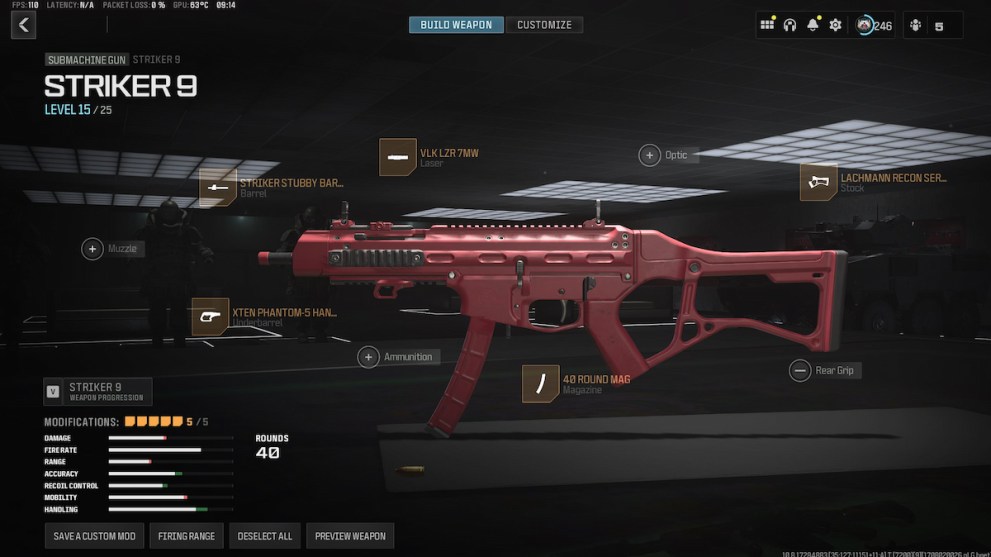The height and width of the screenshot is (557, 991).
Task: Save a Custom Mod
Action: click(x=95, y=536)
